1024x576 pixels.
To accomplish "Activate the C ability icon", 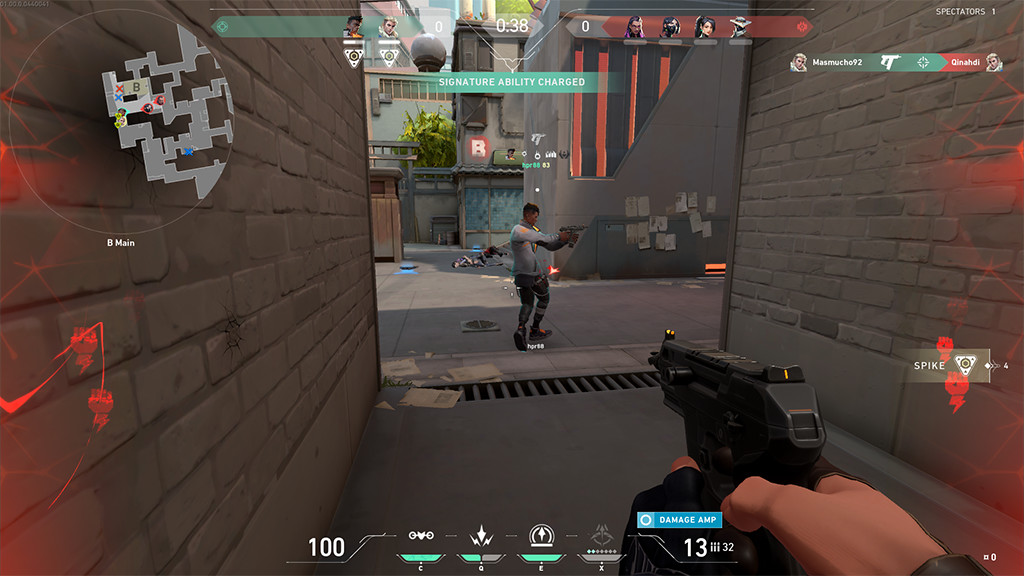I will pos(420,535).
